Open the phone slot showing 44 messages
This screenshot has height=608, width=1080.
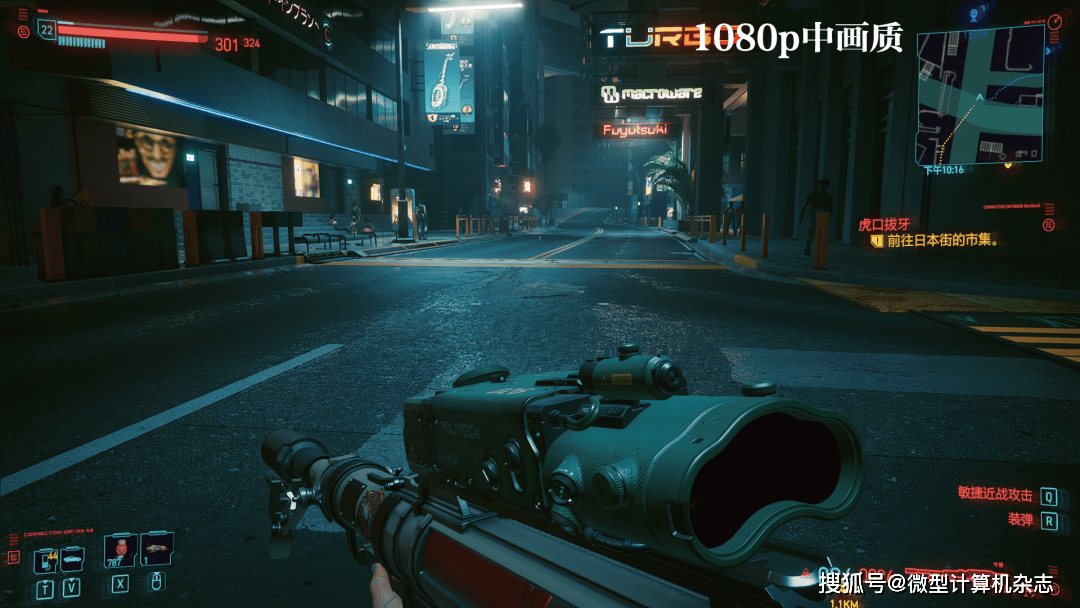point(46,561)
